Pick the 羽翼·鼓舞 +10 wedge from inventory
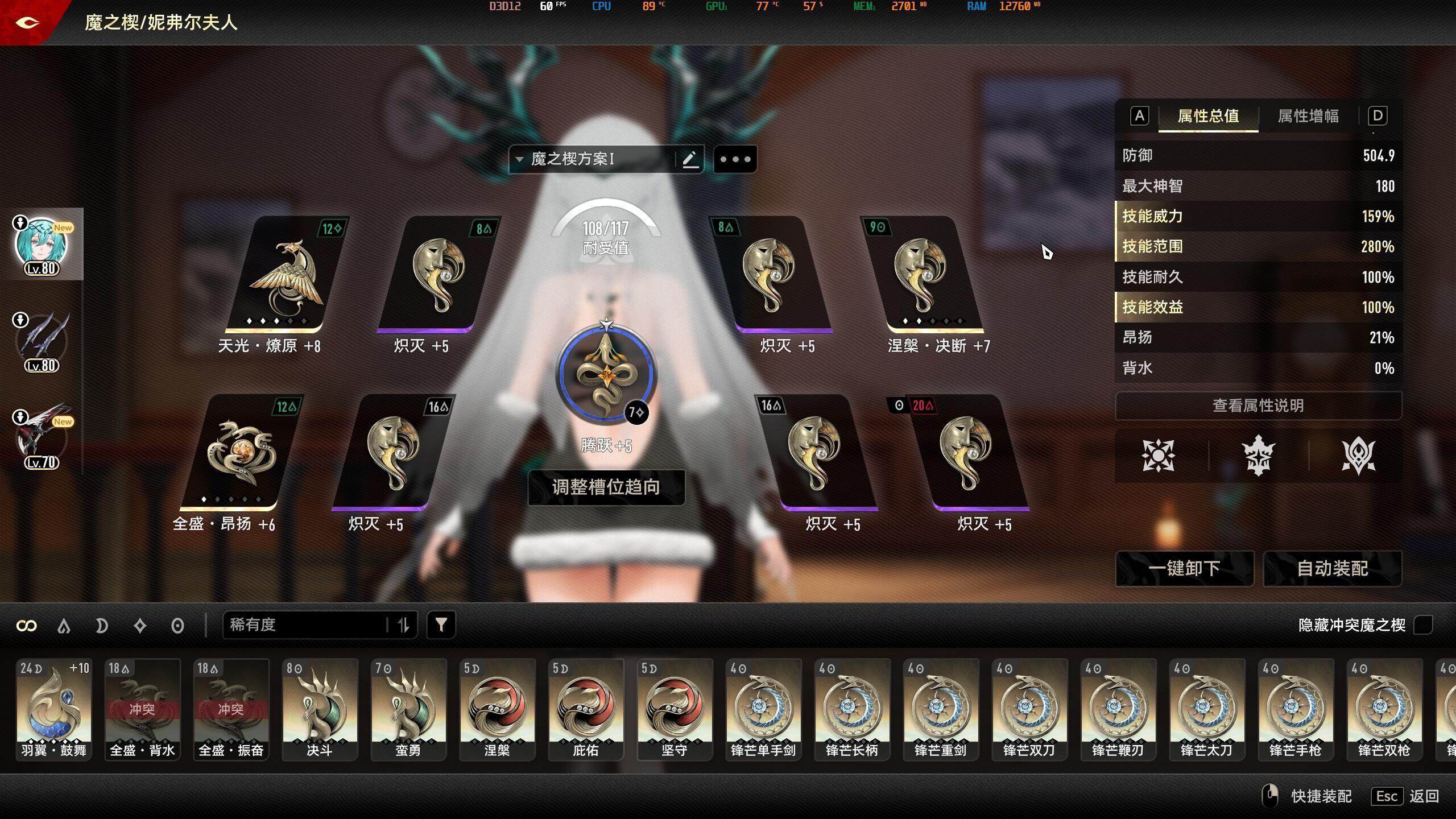 coord(54,709)
